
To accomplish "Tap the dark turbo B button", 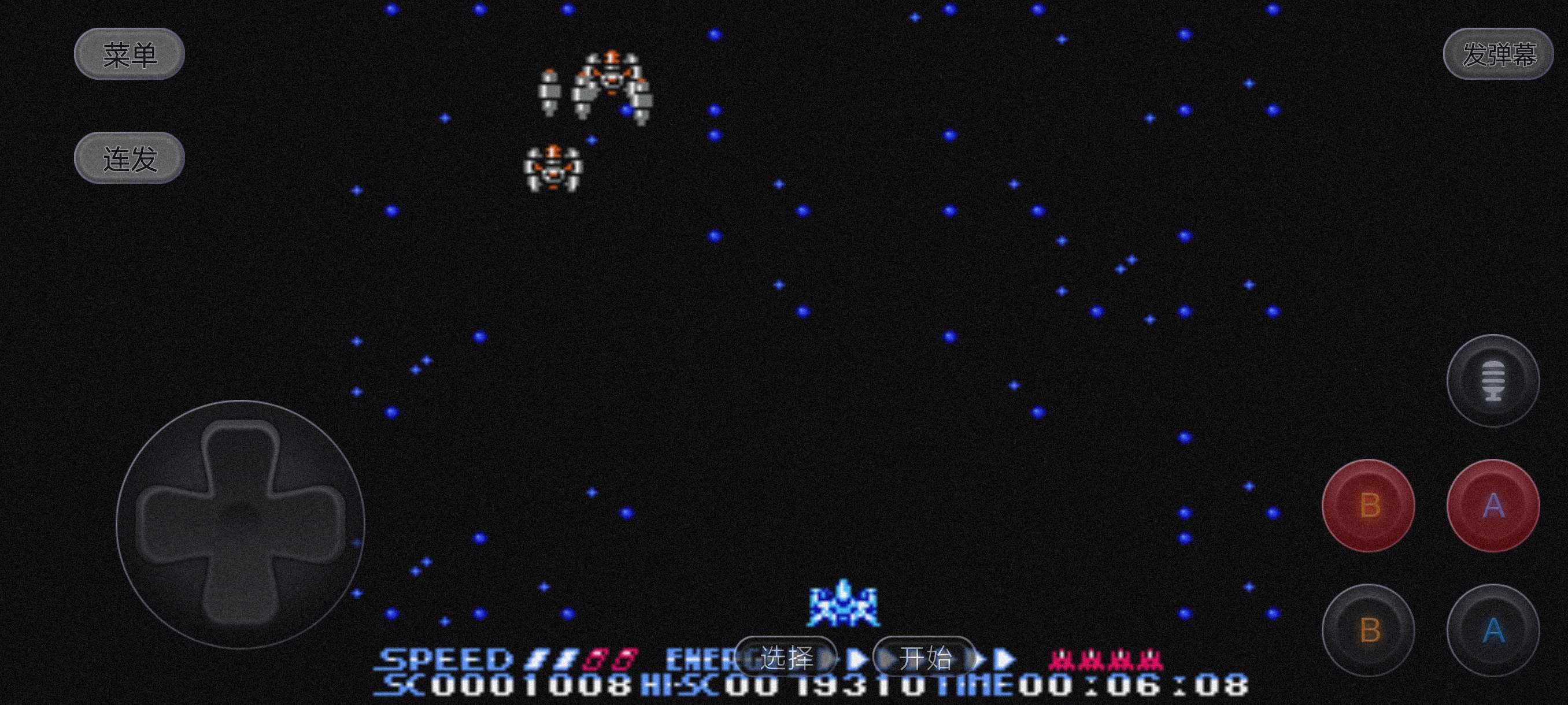I will click(x=1369, y=630).
